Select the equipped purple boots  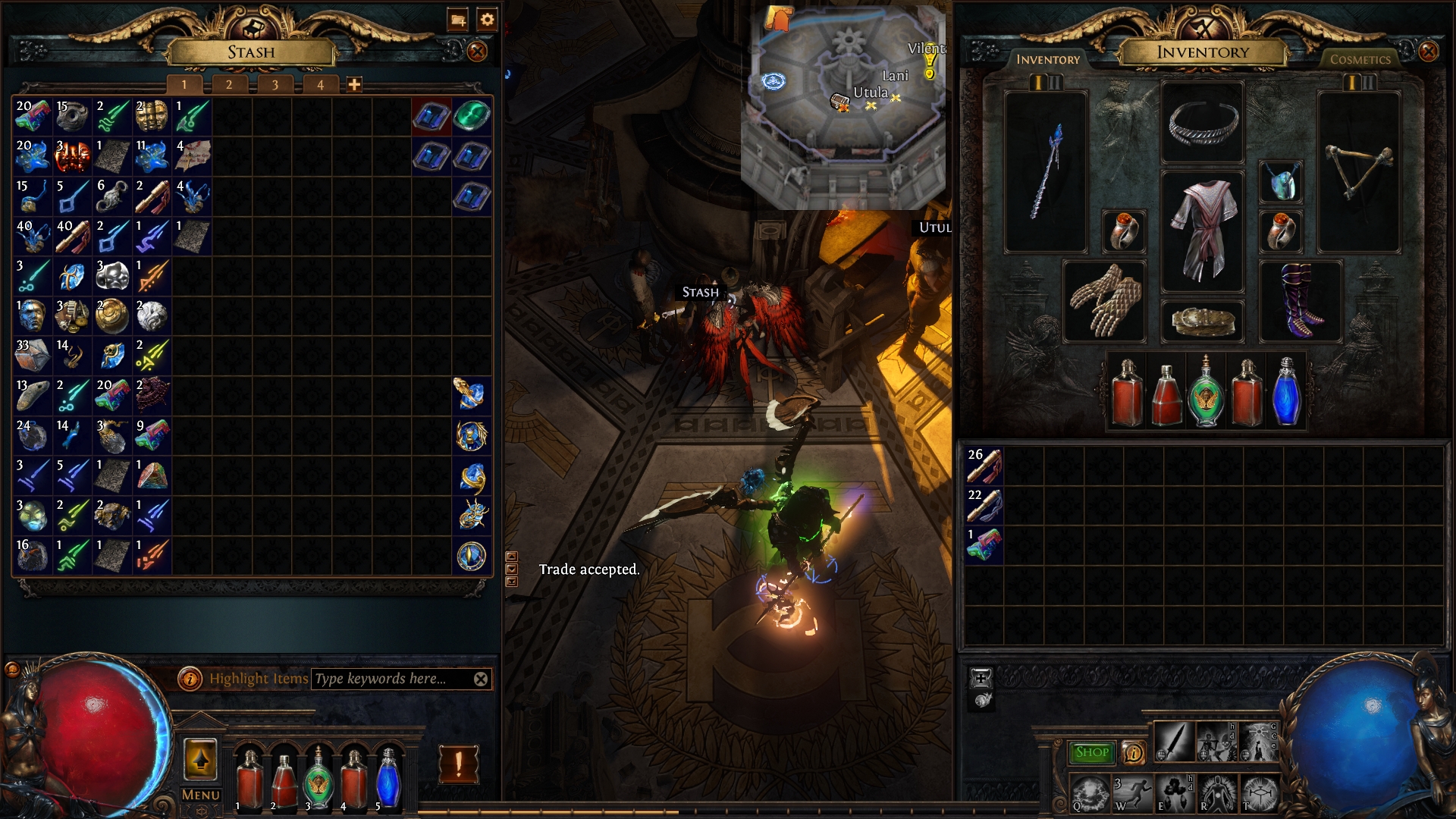point(1301,301)
